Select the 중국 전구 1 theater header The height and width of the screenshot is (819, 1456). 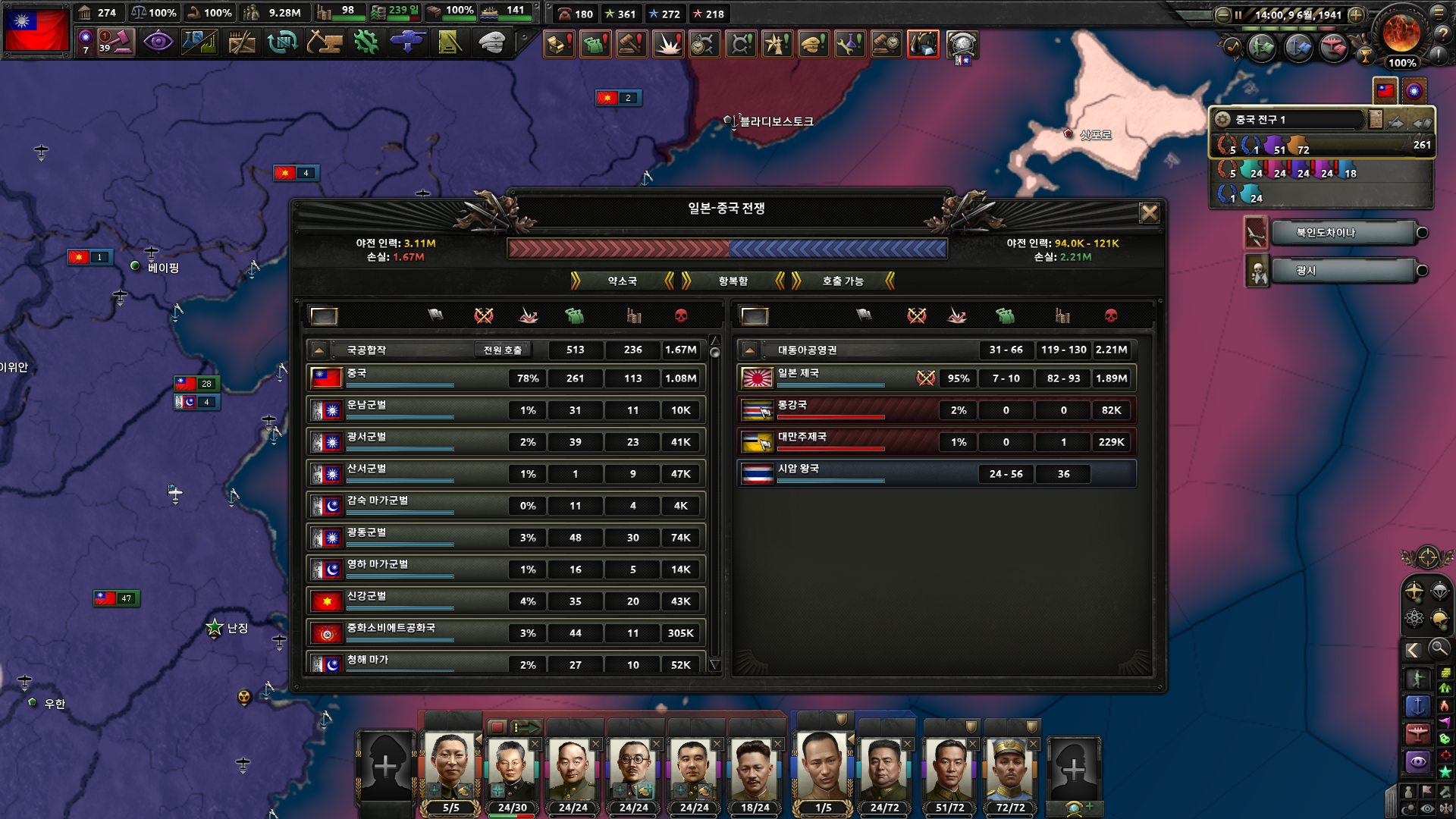click(x=1289, y=120)
